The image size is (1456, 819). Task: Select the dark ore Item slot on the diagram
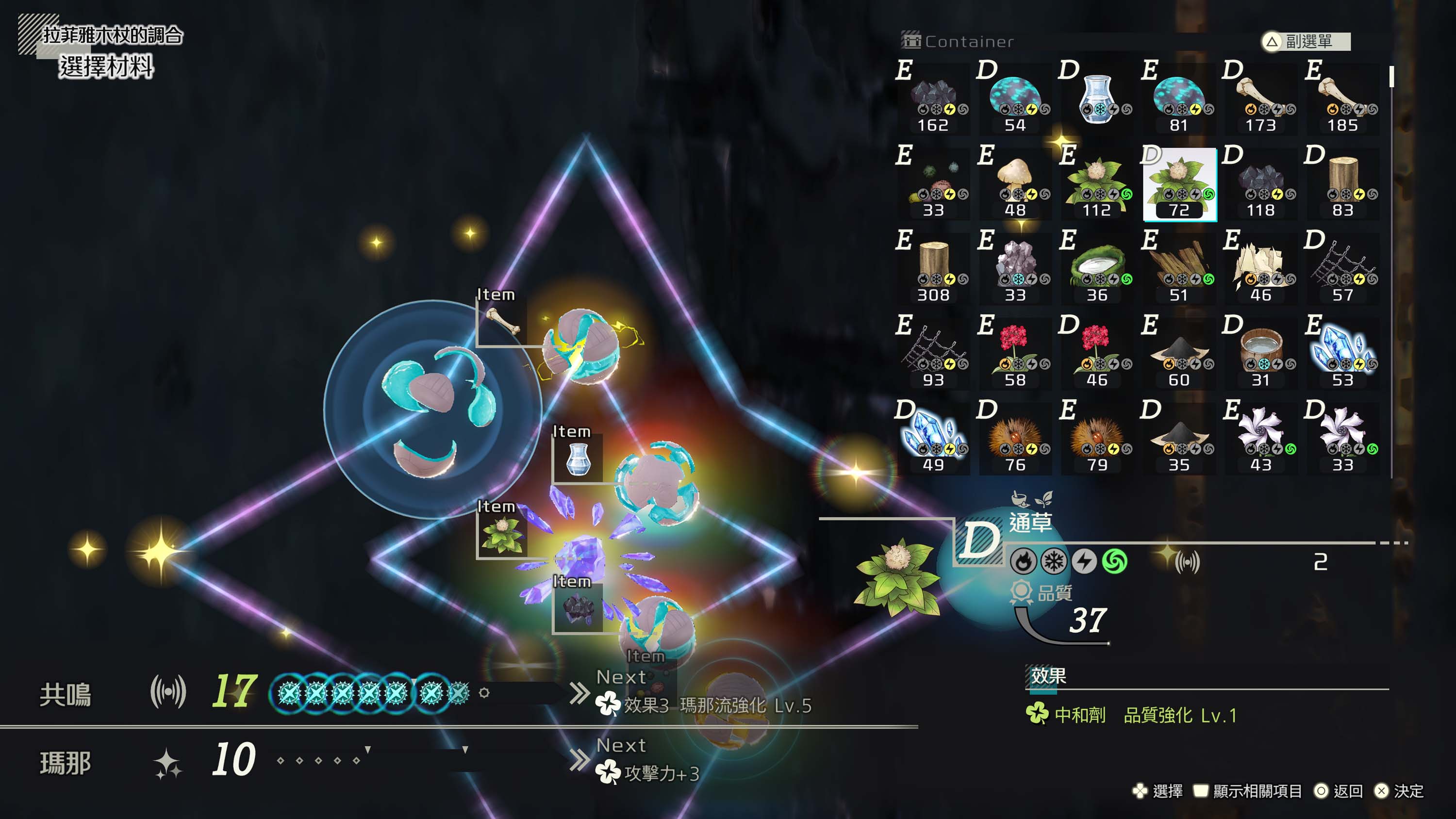(578, 609)
